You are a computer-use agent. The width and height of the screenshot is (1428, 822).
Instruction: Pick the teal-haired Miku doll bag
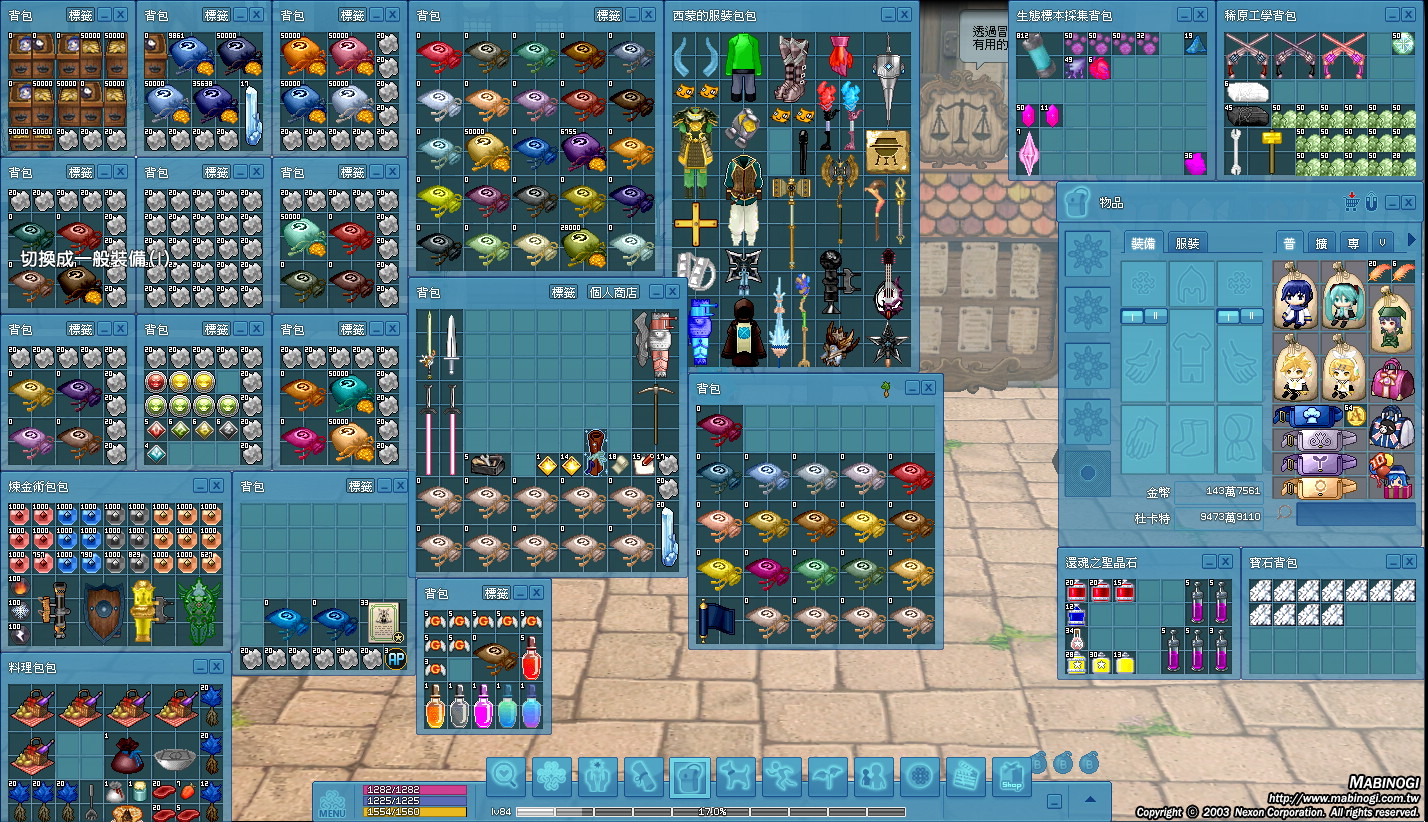point(1343,296)
